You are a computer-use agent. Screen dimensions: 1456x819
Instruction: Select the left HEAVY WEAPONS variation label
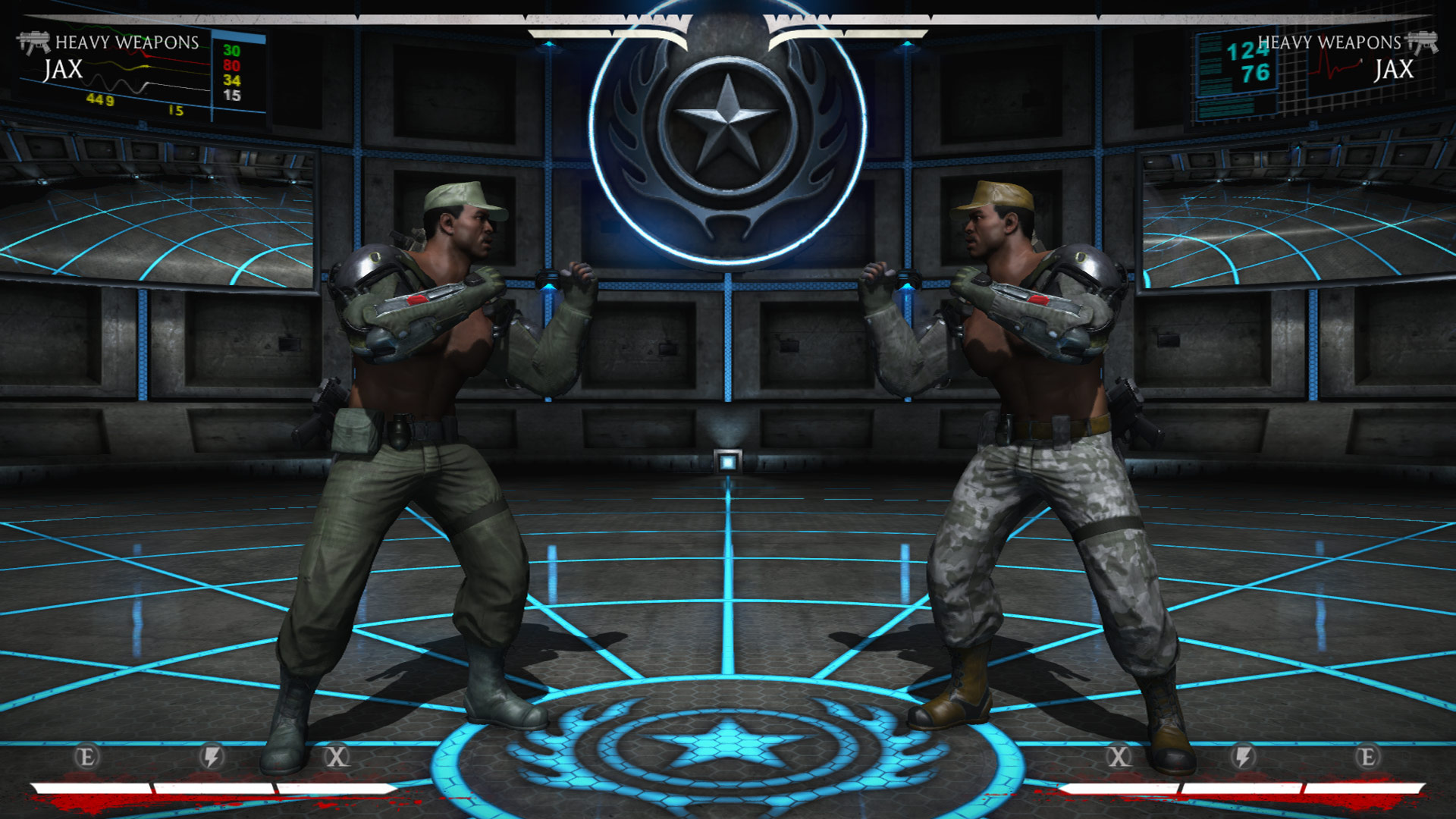click(127, 43)
